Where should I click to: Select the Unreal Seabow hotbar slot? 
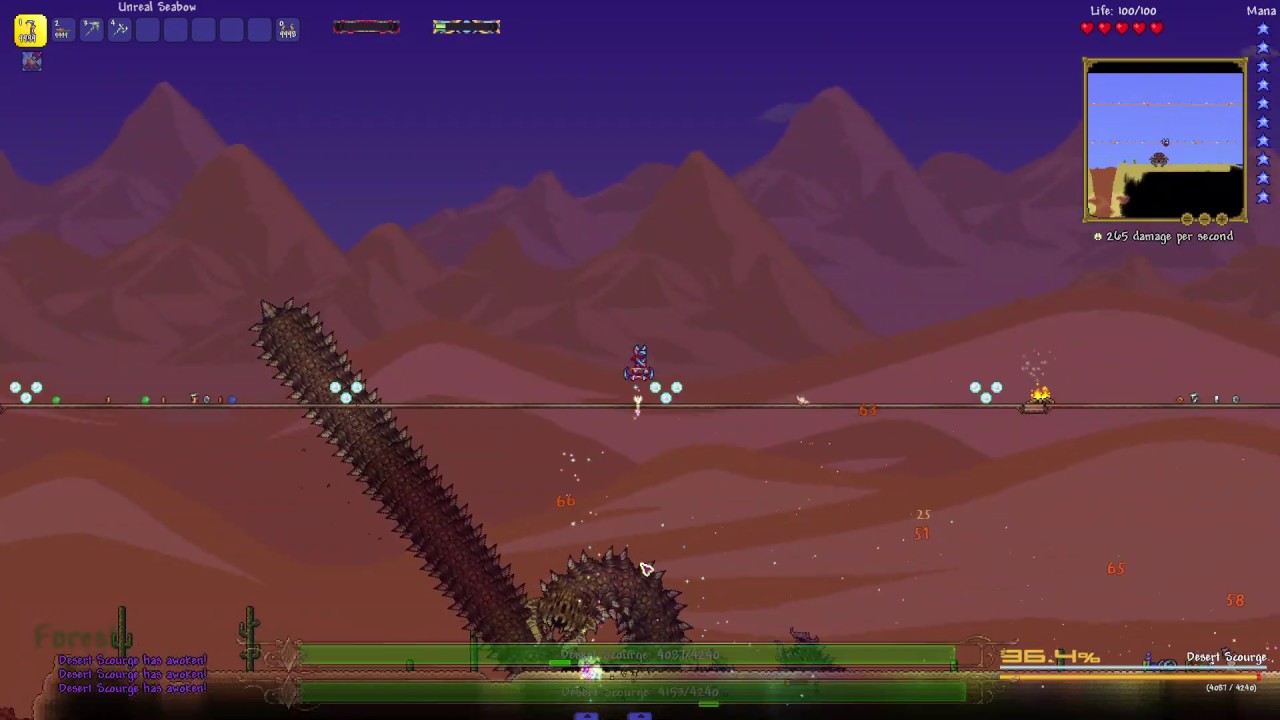click(30, 30)
